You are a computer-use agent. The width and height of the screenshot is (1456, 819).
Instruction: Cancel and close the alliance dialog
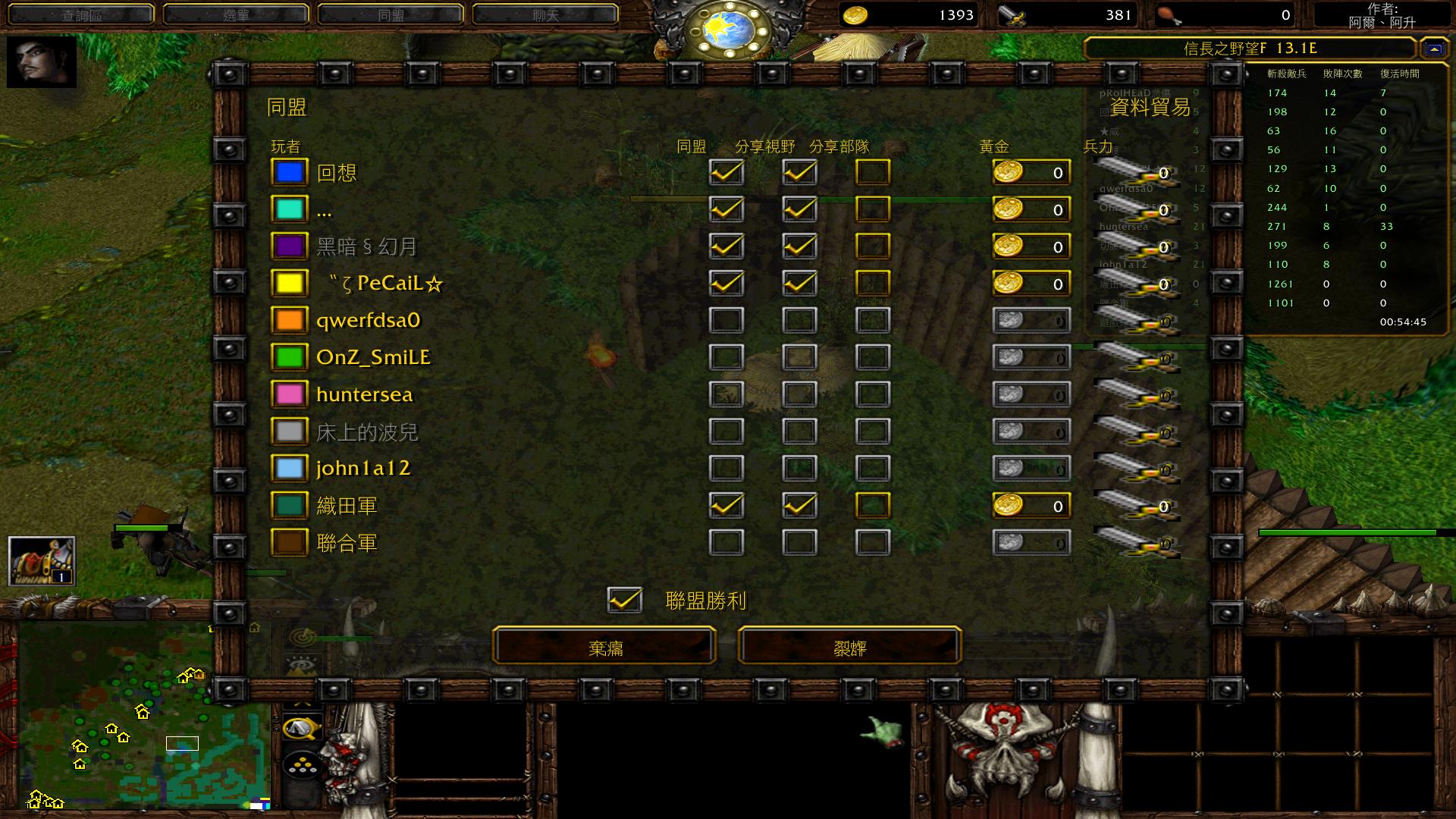click(849, 646)
